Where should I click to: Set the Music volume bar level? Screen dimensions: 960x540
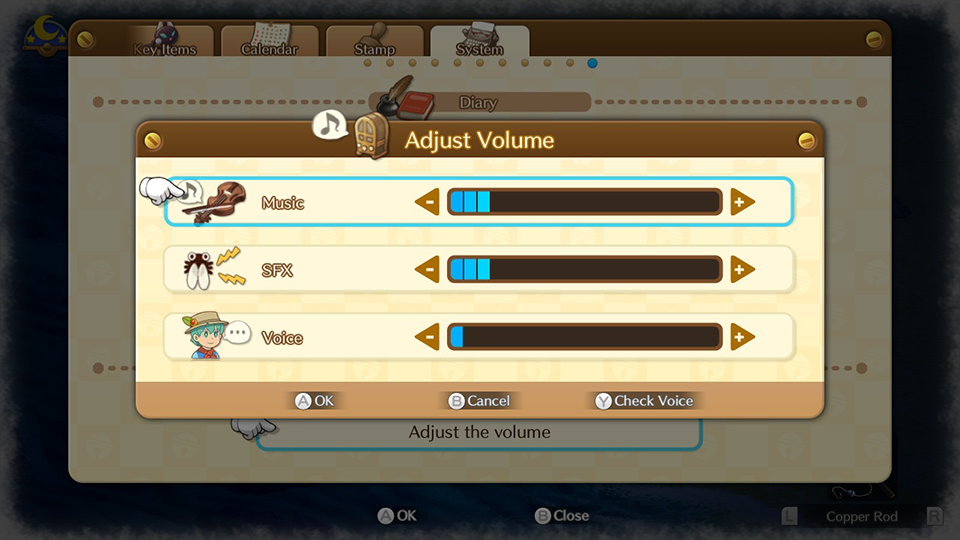584,203
